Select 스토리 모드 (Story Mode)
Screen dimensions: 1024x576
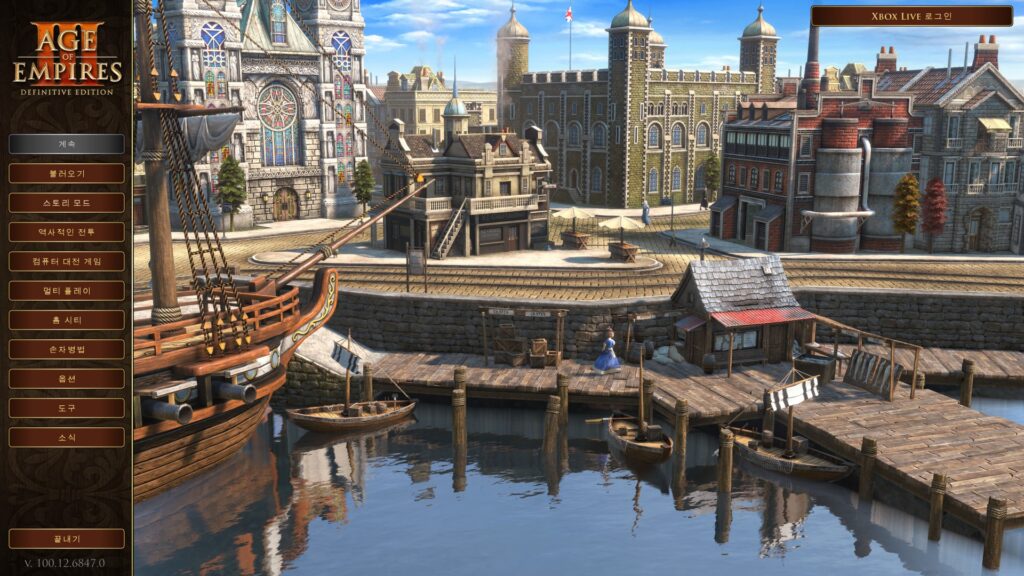[67, 202]
